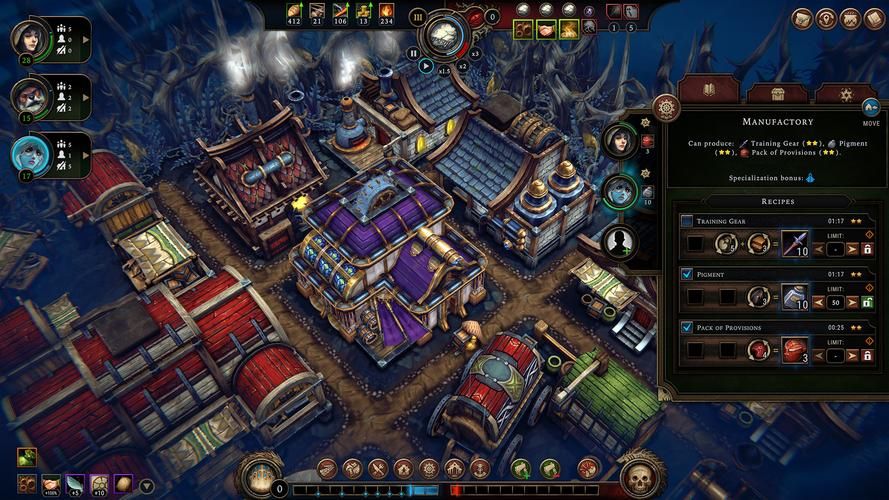The height and width of the screenshot is (500, 889).
Task: Tick the Training Gear recipe checkbox
Action: click(687, 221)
